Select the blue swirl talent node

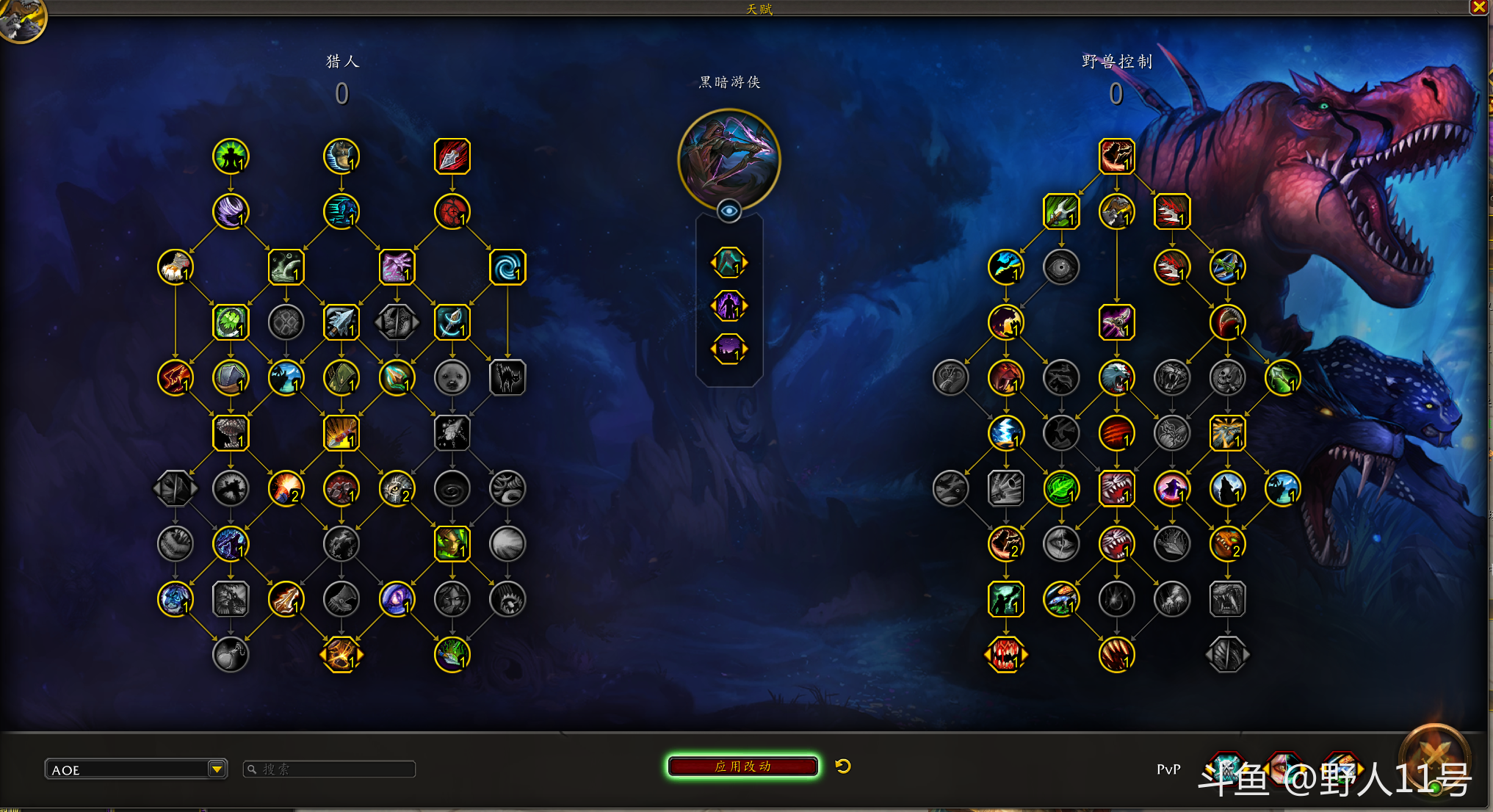coord(507,267)
